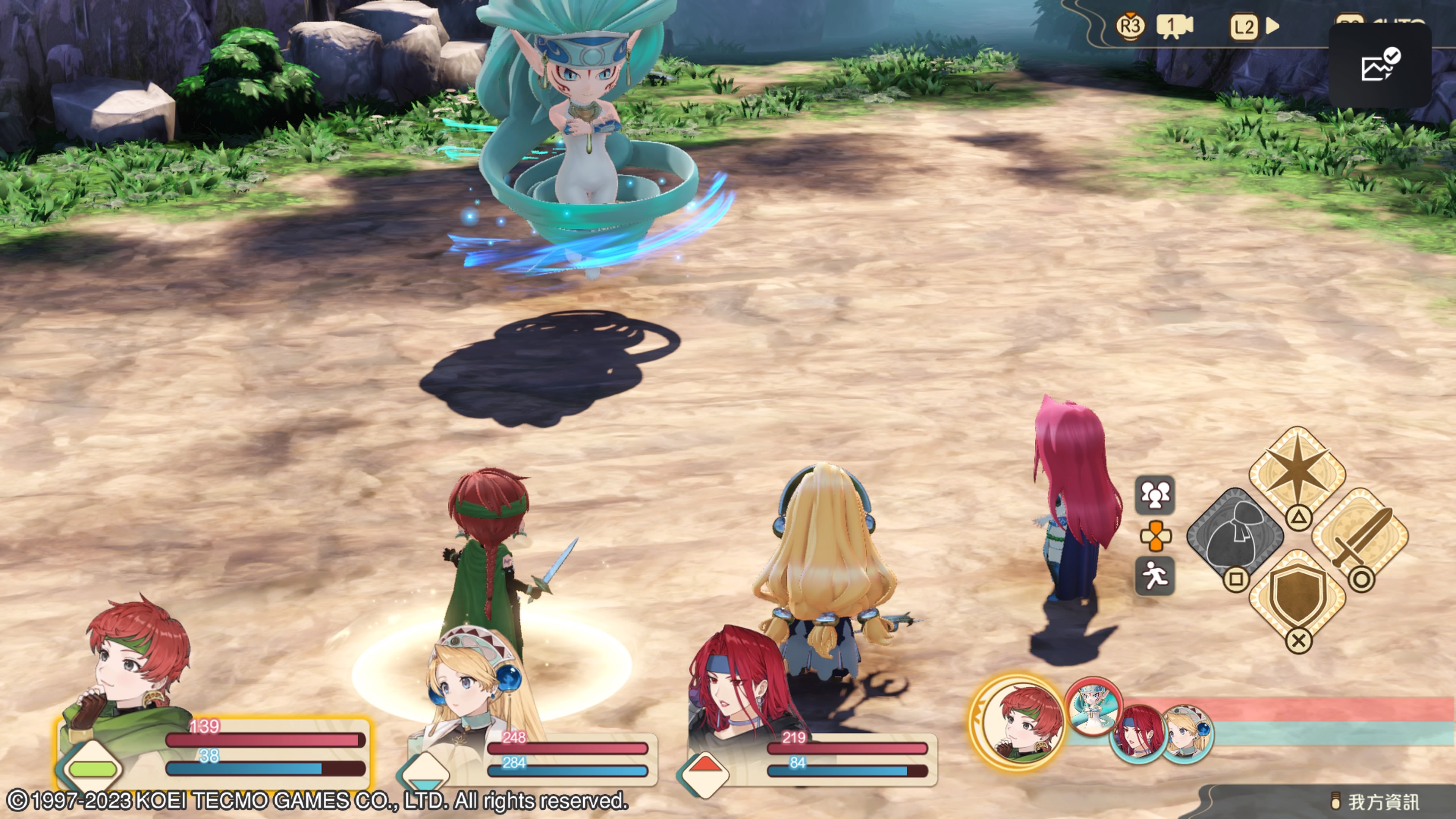1456x819 pixels.
Task: Click the teal-haired enemy portrait in turn order
Action: 1092,706
